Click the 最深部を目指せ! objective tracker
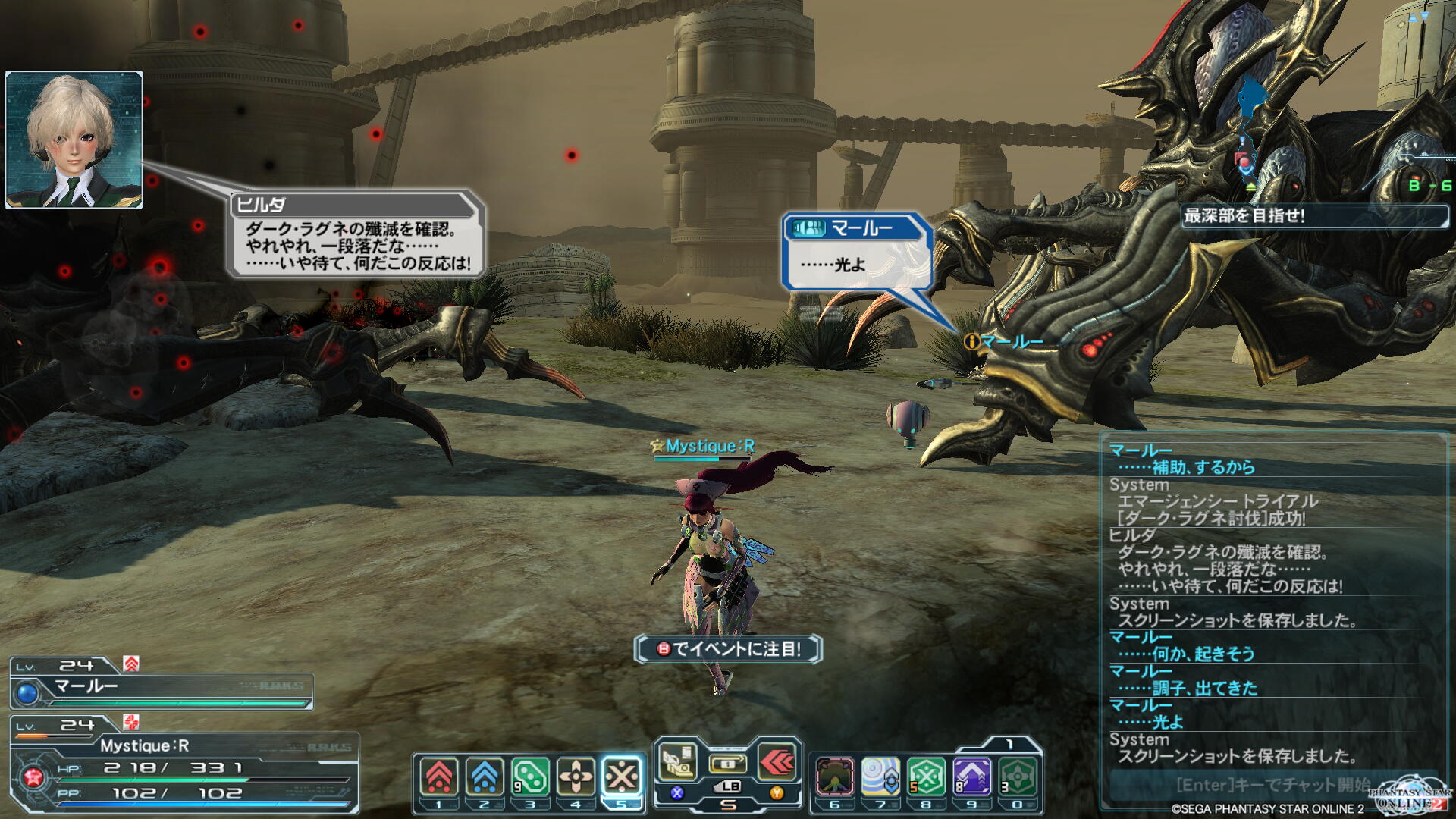The width and height of the screenshot is (1456, 819). point(1314,216)
